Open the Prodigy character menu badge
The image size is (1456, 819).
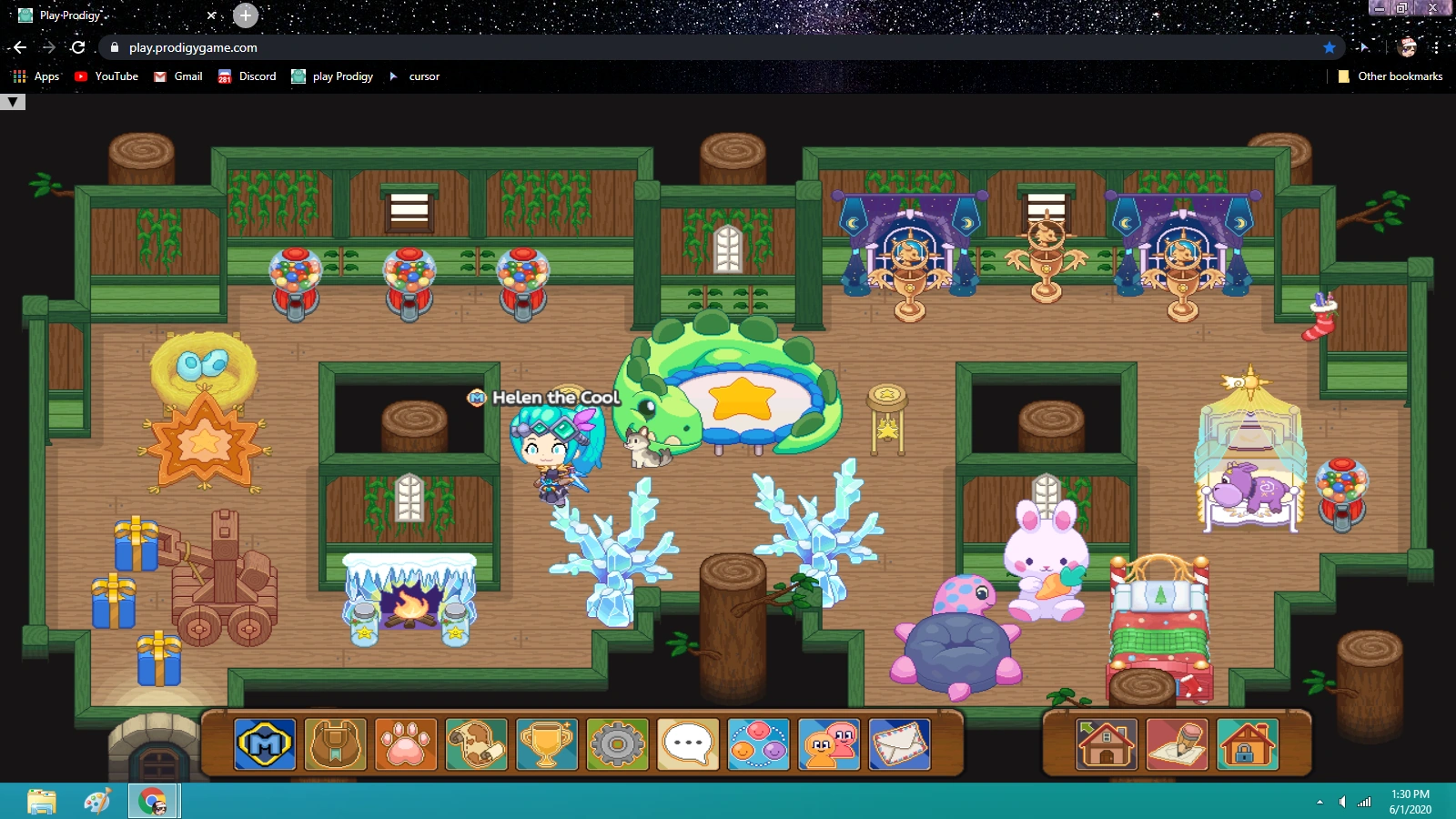point(264,744)
